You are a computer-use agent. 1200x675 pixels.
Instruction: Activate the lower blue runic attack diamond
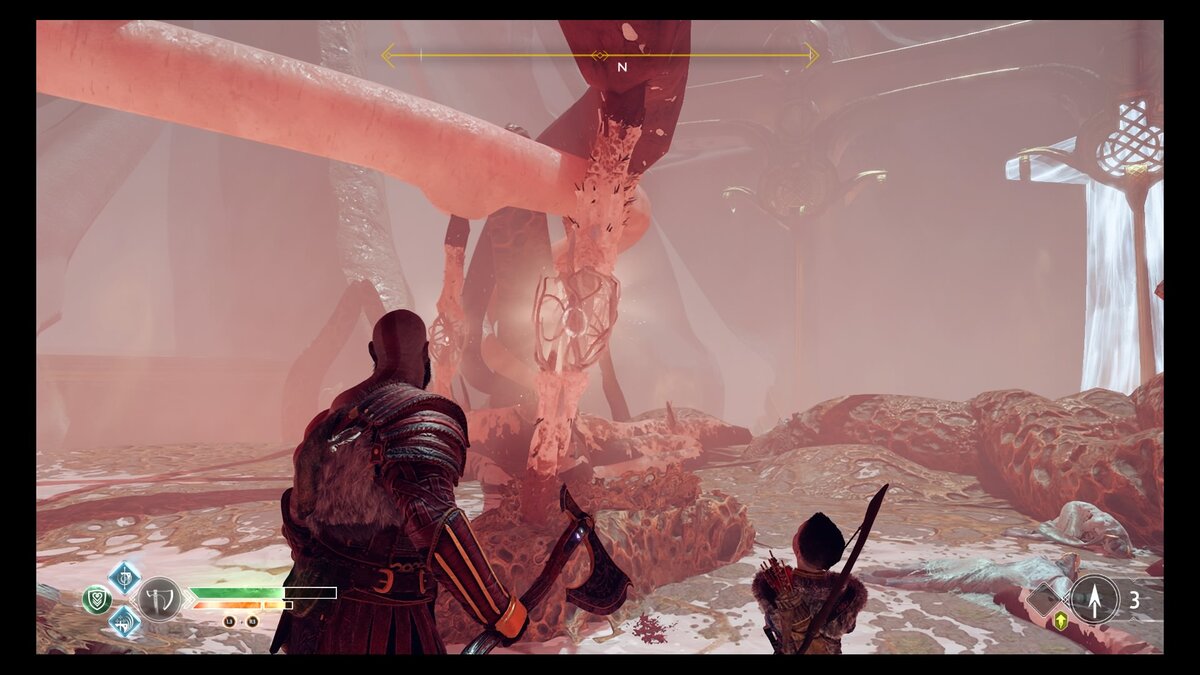(x=124, y=621)
